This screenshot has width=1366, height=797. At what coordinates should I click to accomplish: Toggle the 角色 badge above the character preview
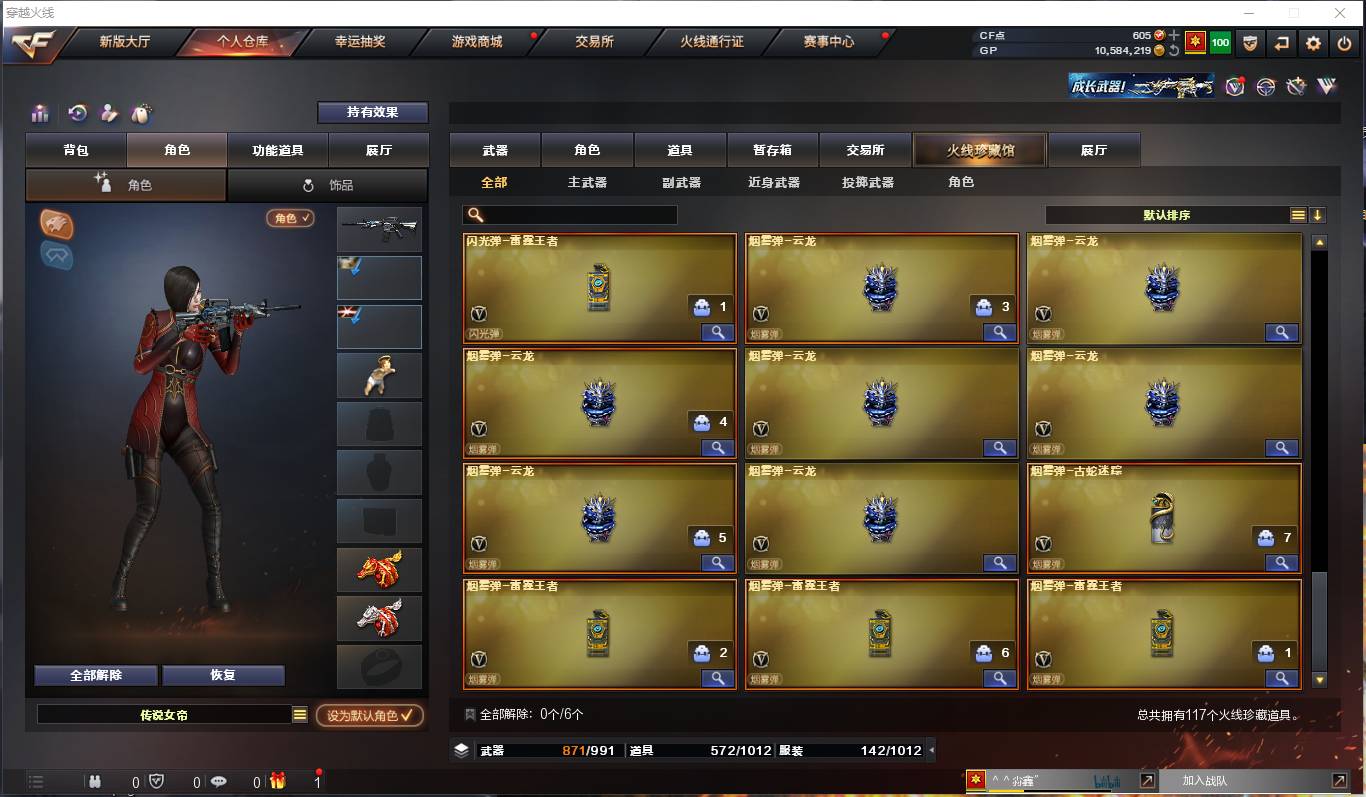[289, 218]
